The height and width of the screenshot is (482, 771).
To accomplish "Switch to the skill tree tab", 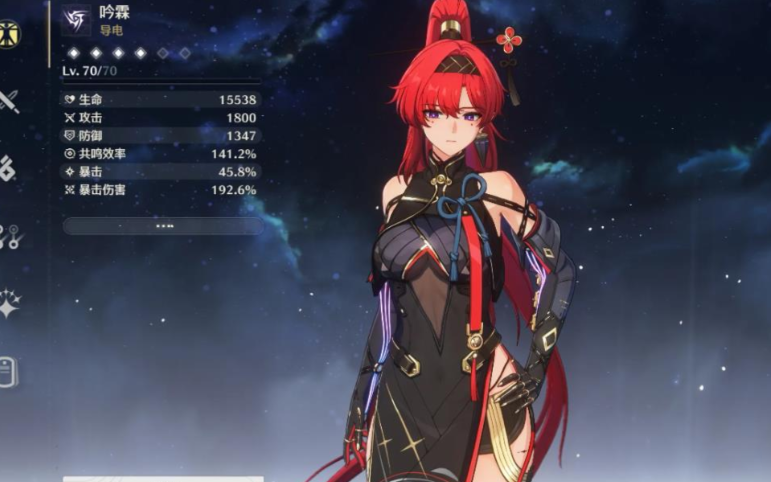I will (x=9, y=237).
